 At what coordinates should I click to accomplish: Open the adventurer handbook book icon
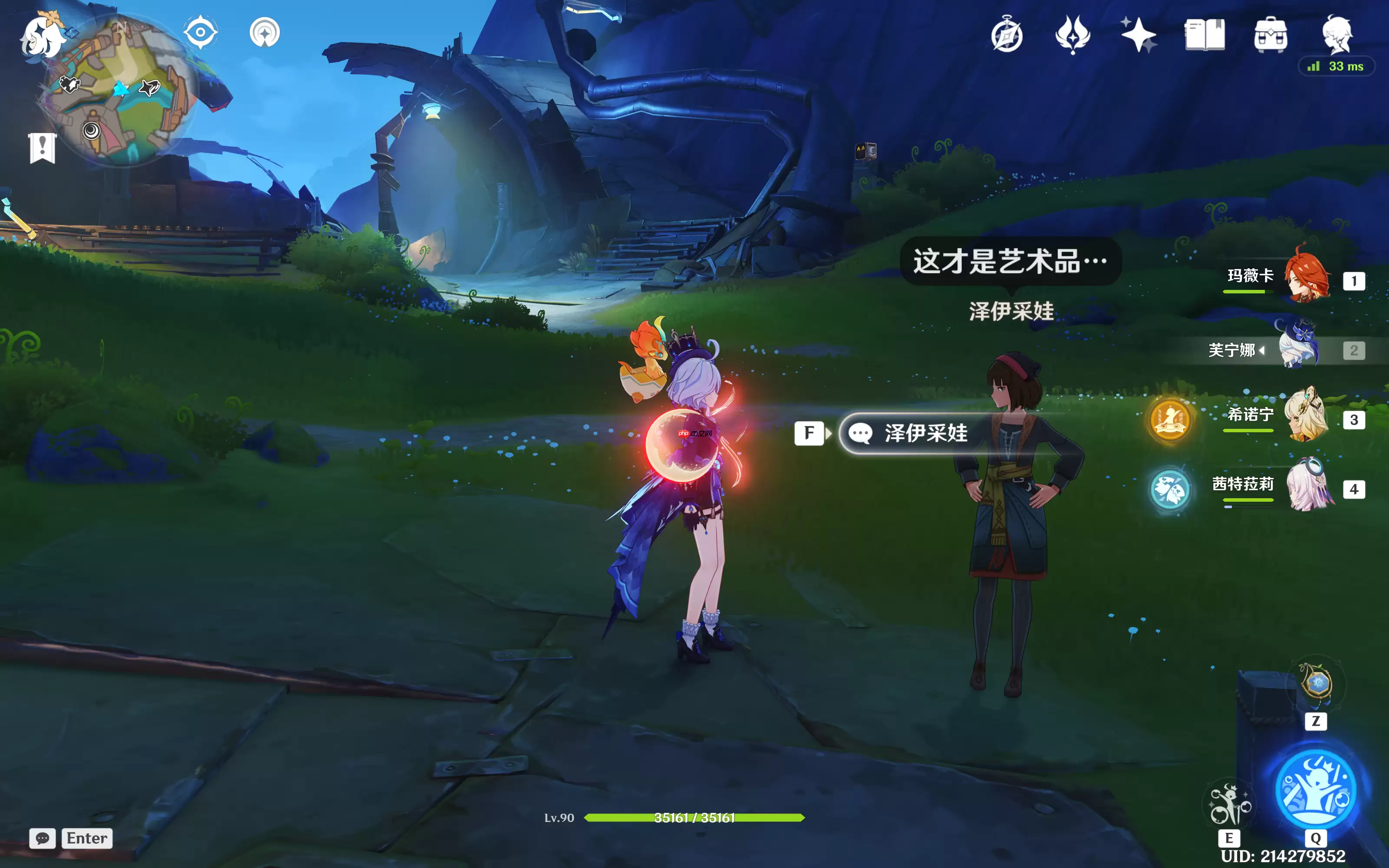pos(1205,36)
